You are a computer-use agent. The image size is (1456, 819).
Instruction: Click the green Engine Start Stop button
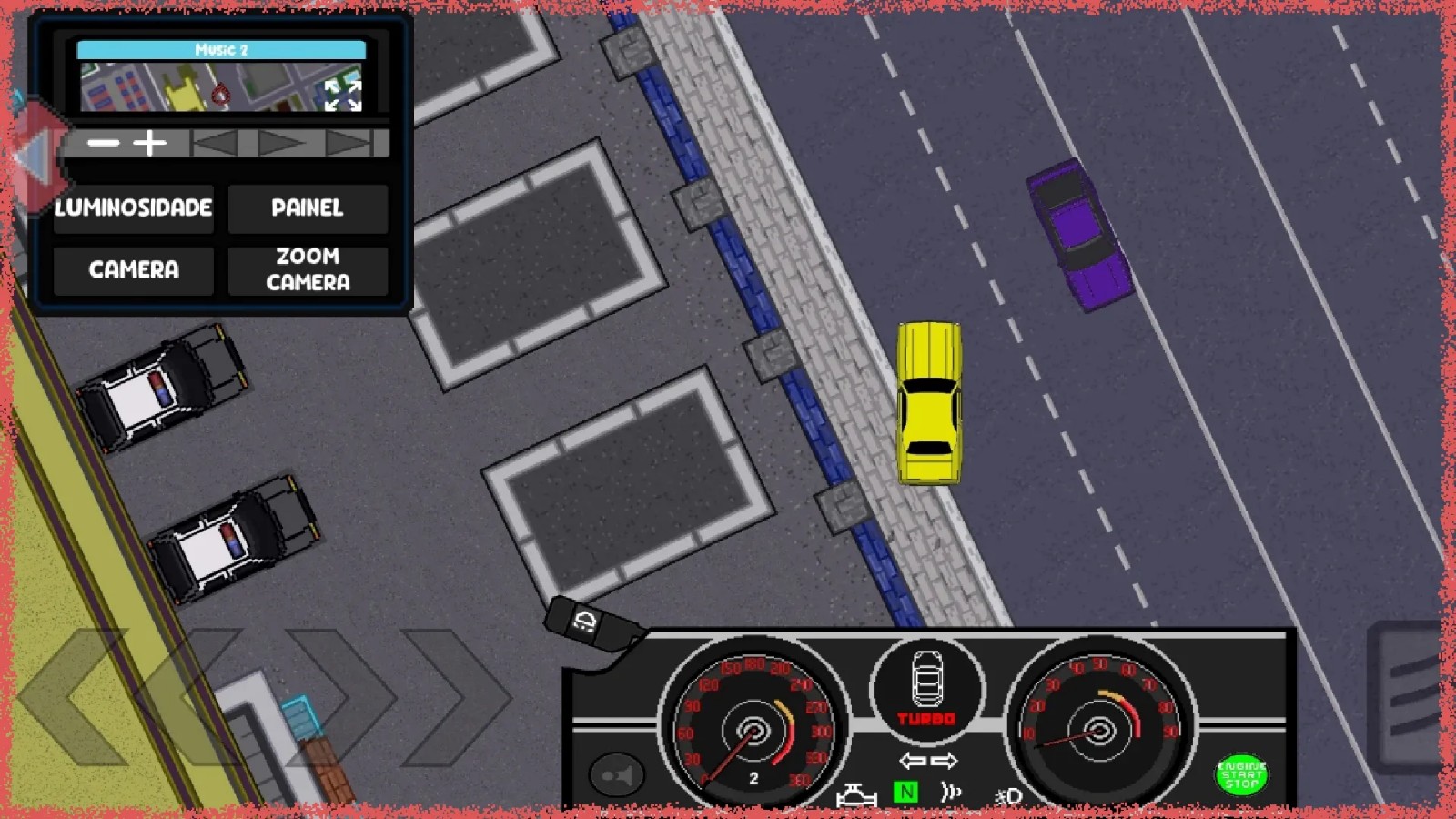[x=1241, y=774]
